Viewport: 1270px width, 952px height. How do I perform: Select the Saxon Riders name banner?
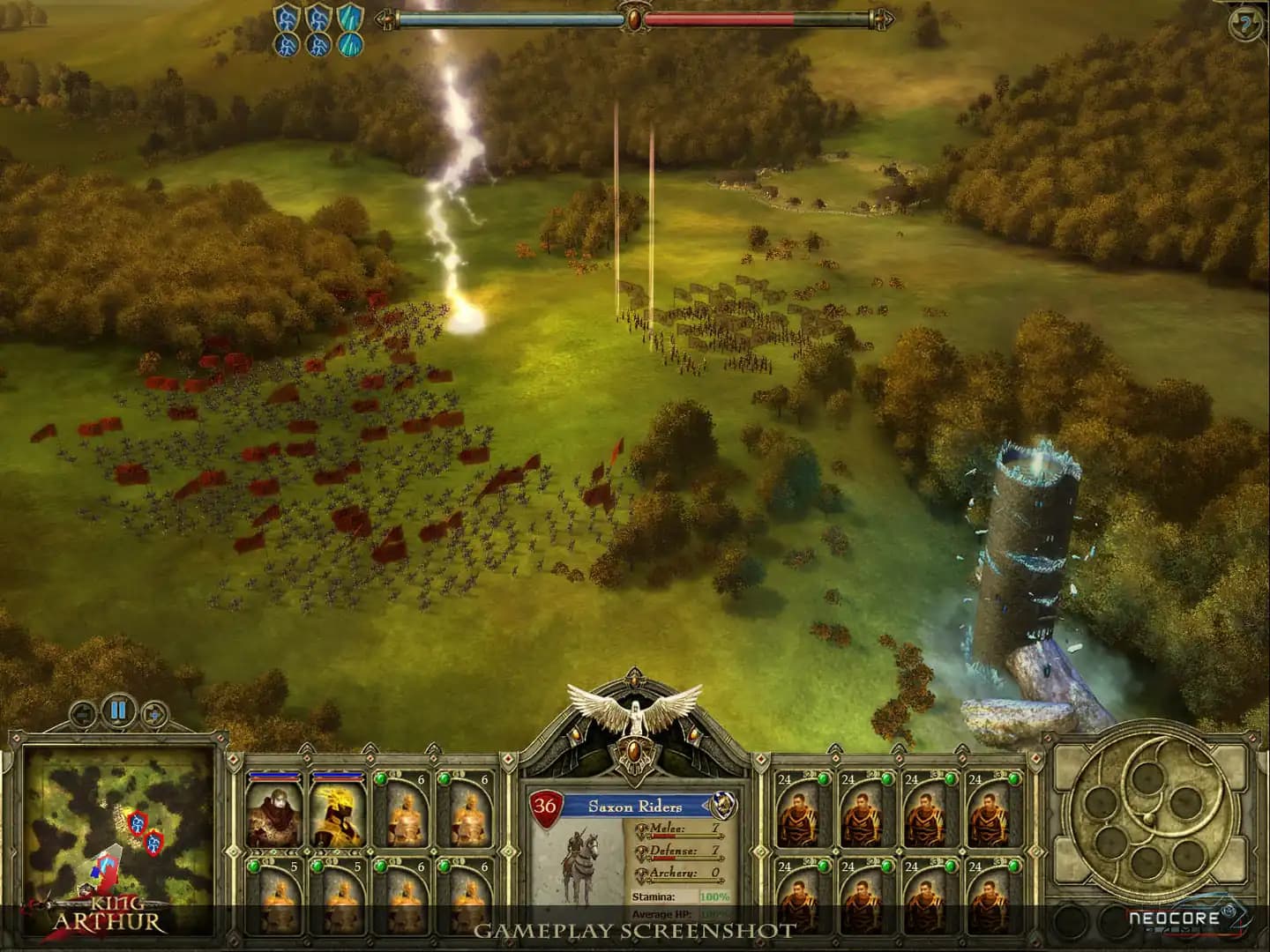click(x=636, y=806)
